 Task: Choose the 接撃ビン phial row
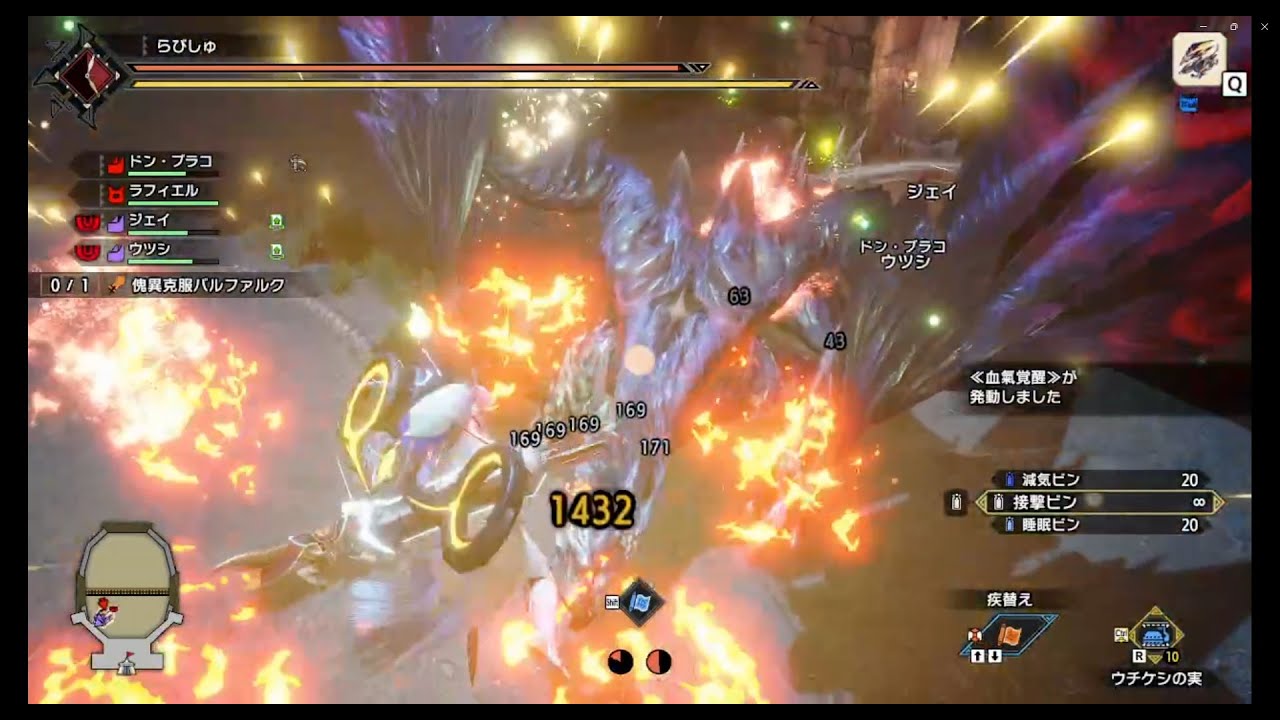click(1100, 502)
